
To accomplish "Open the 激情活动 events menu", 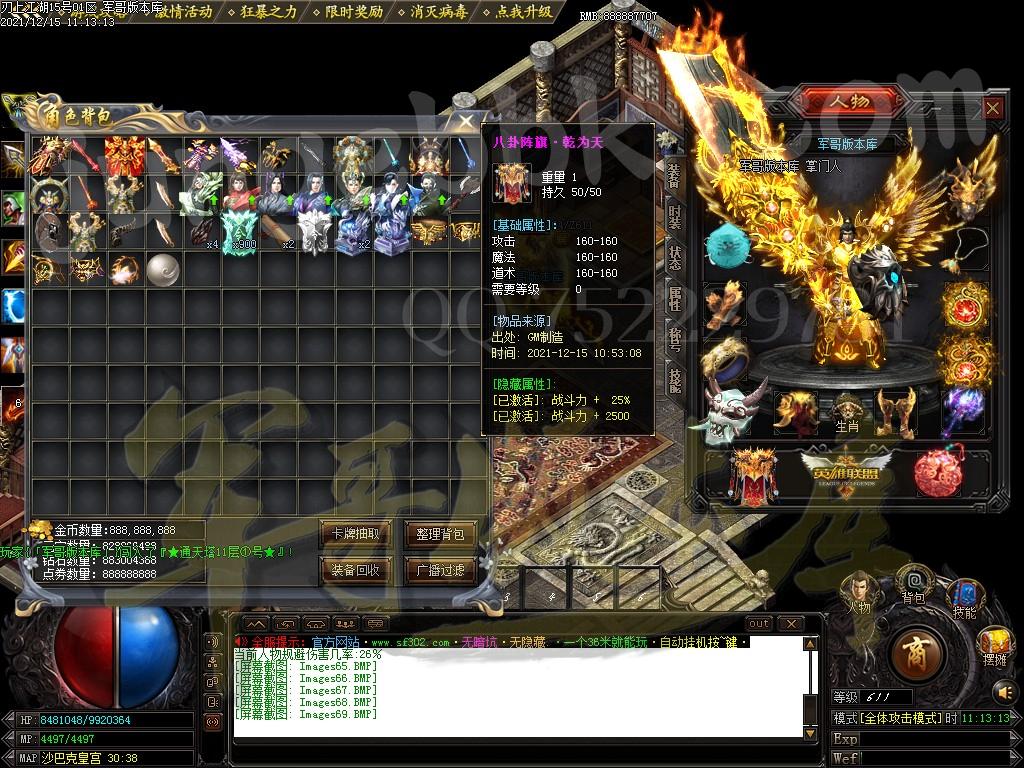I will (181, 12).
